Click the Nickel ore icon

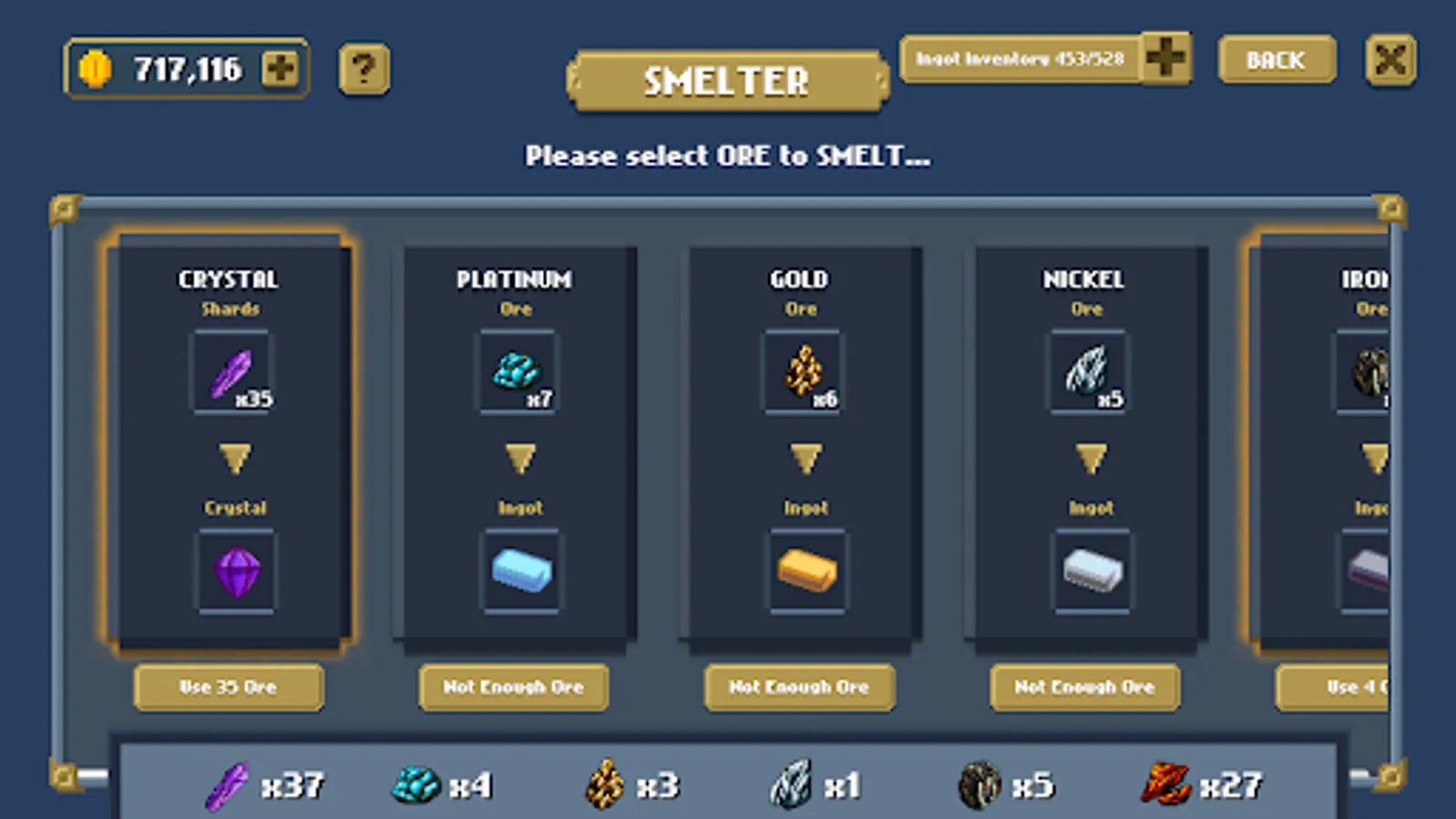(1087, 371)
